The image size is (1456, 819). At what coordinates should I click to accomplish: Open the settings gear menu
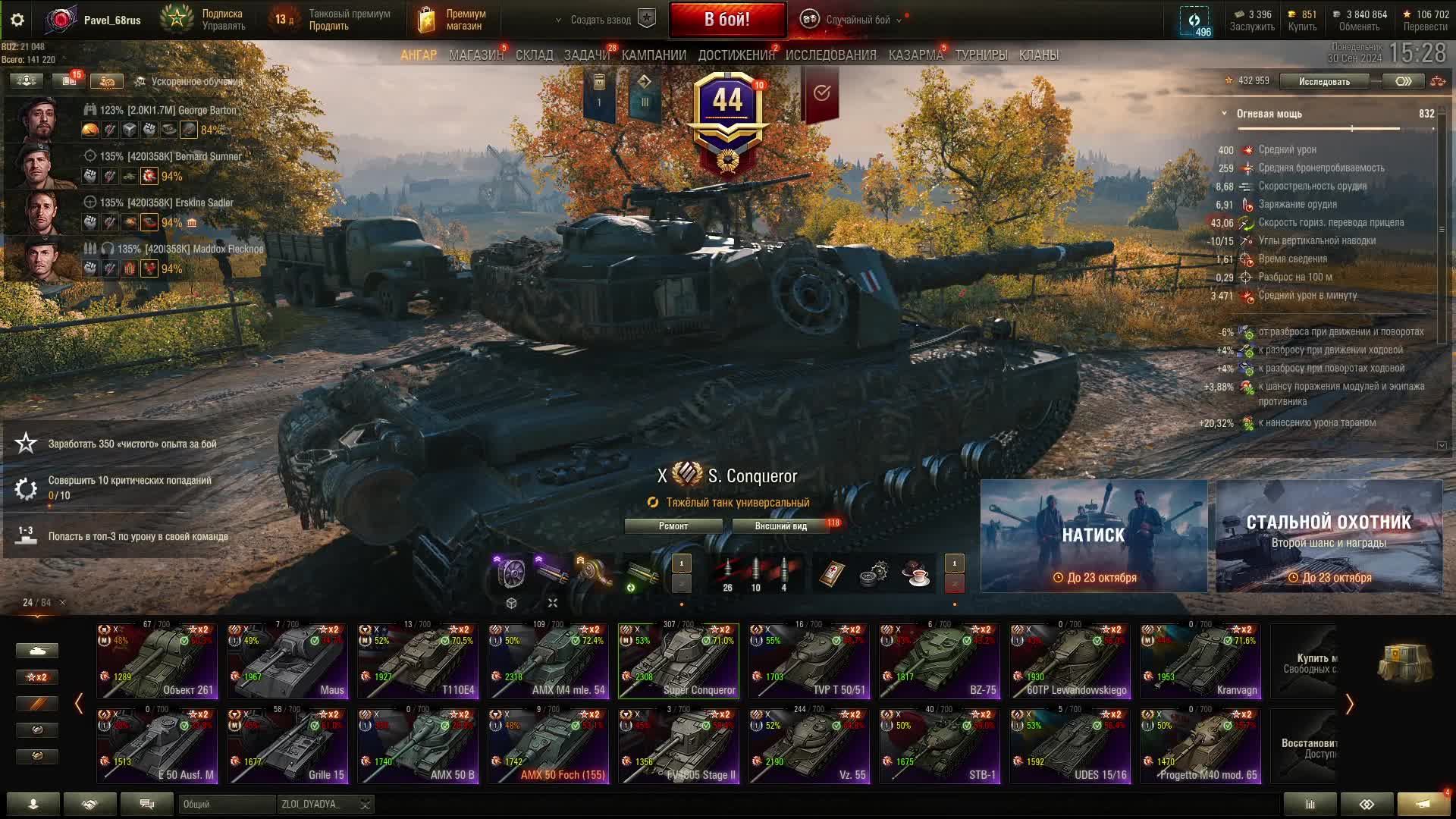(x=17, y=20)
